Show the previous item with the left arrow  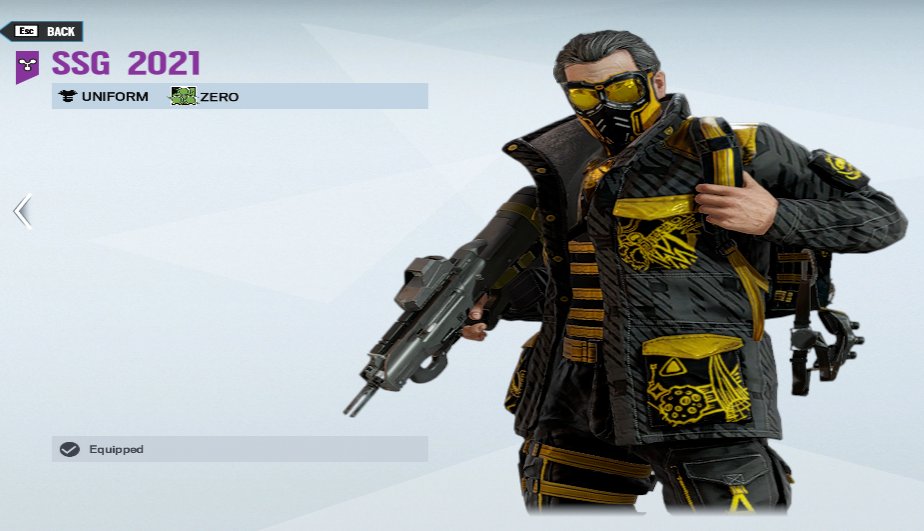pos(22,211)
